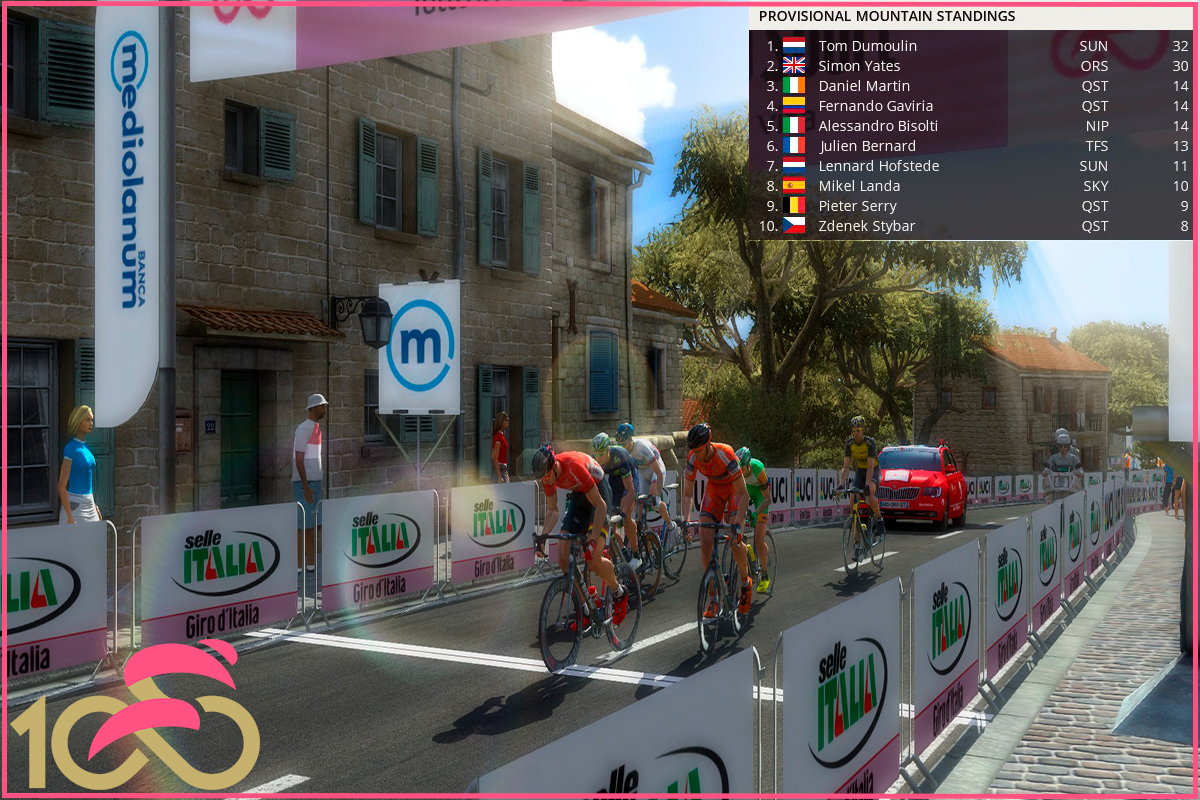Select Tom Dumoulin in the mountain standings
This screenshot has height=800, width=1200.
pyautogui.click(x=867, y=46)
